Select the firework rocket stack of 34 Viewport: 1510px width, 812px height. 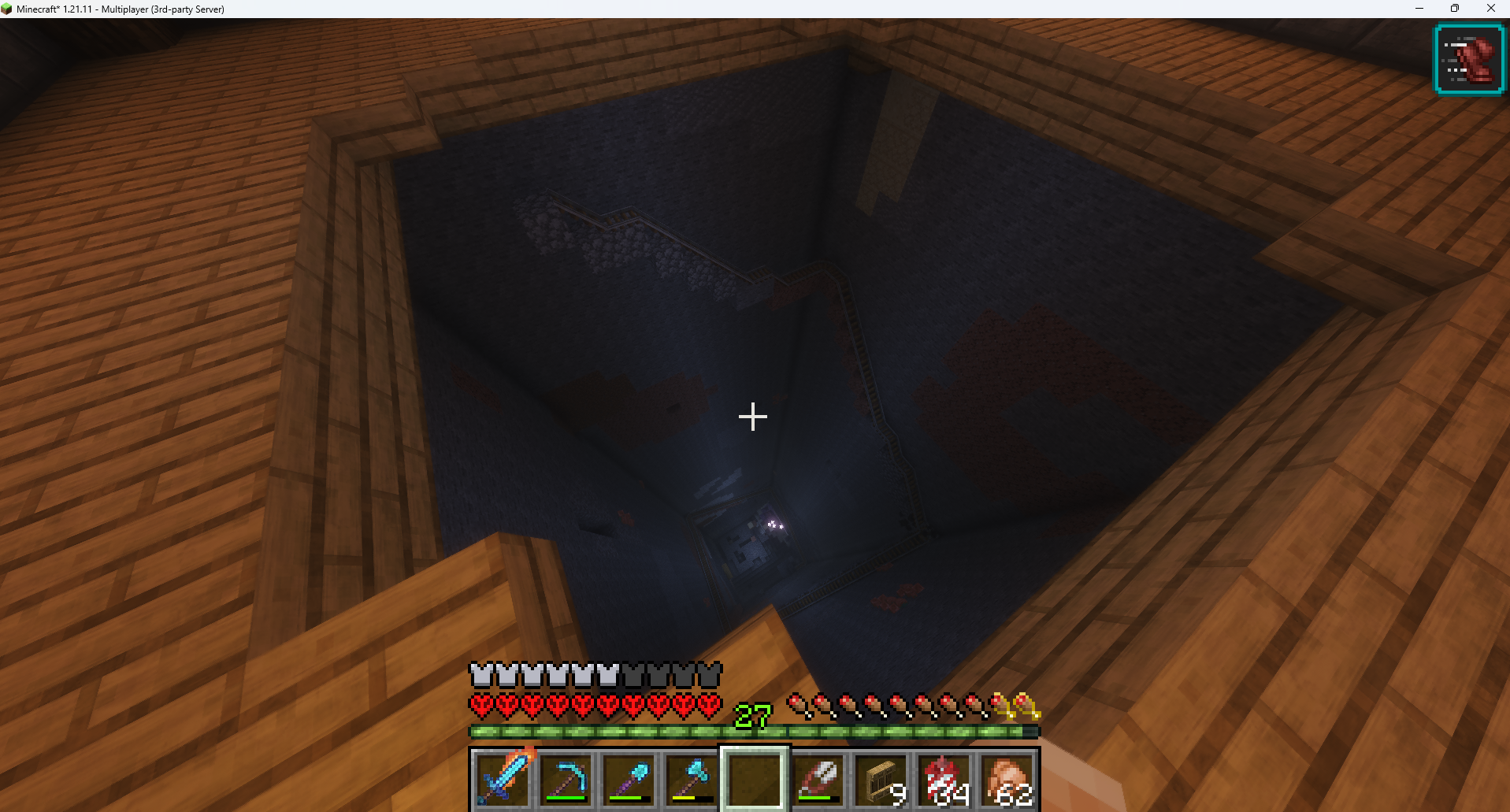click(944, 778)
